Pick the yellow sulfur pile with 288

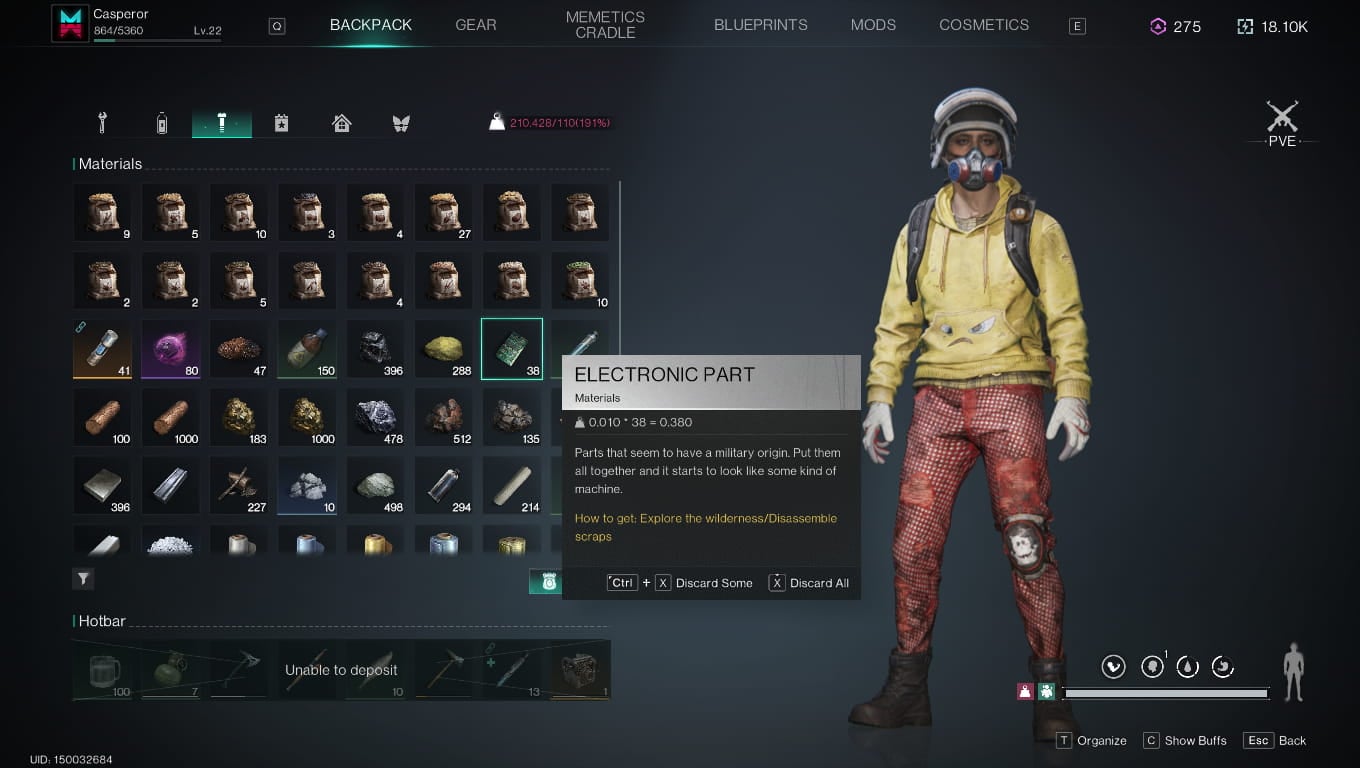click(444, 349)
